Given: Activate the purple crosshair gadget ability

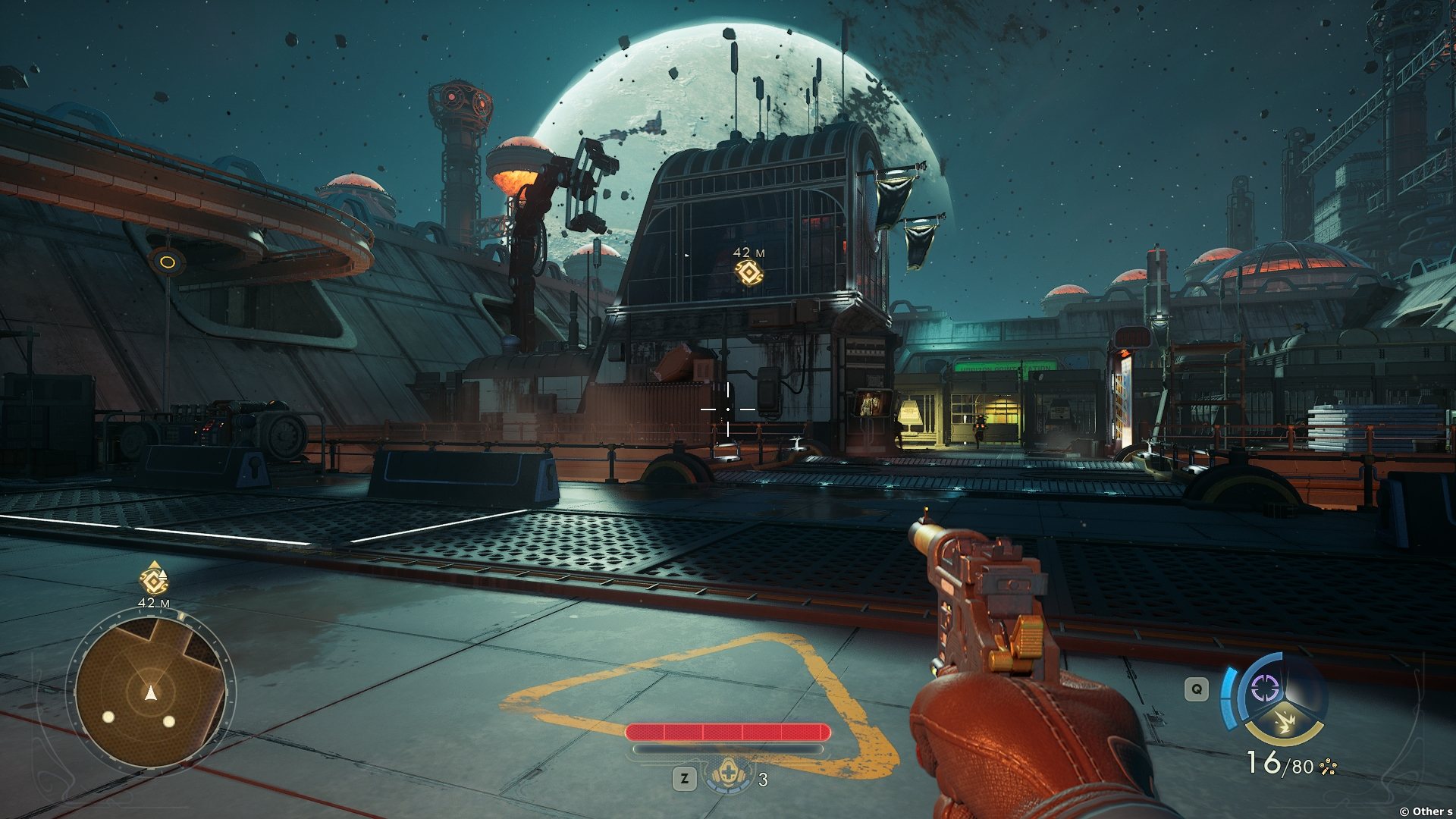Looking at the screenshot, I should (x=1264, y=689).
